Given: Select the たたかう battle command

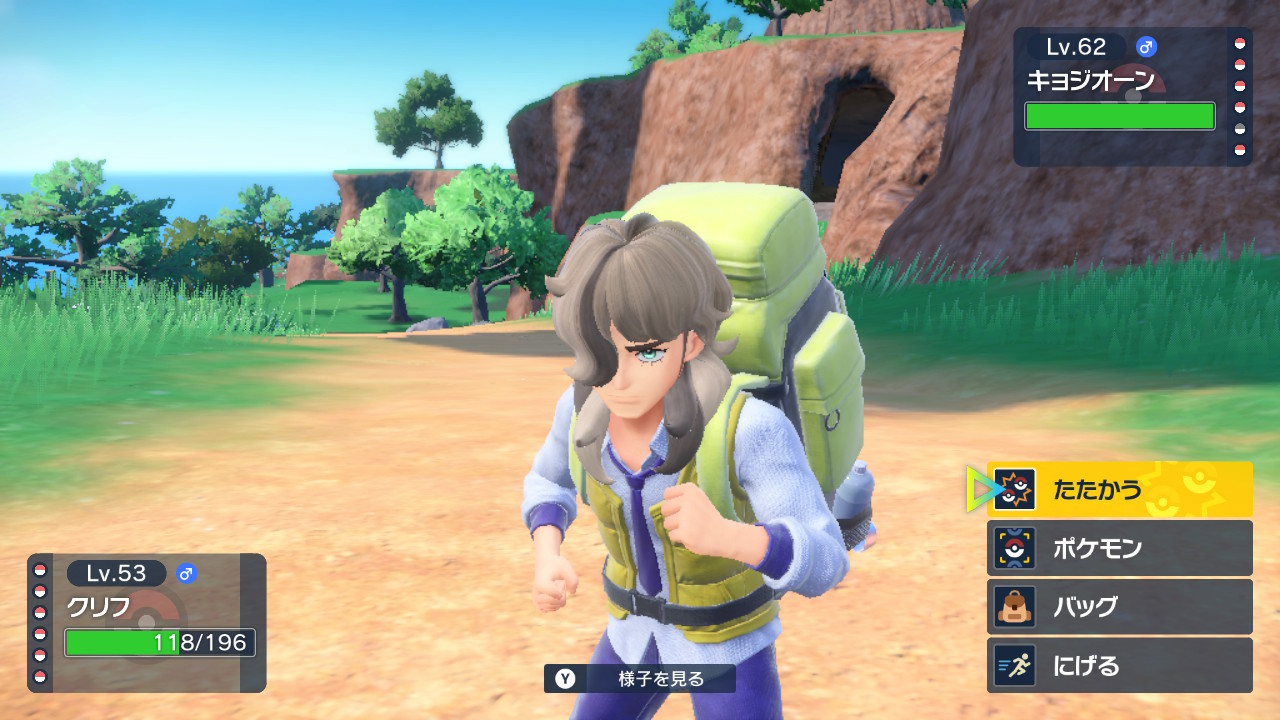Looking at the screenshot, I should pyautogui.click(x=1119, y=489).
